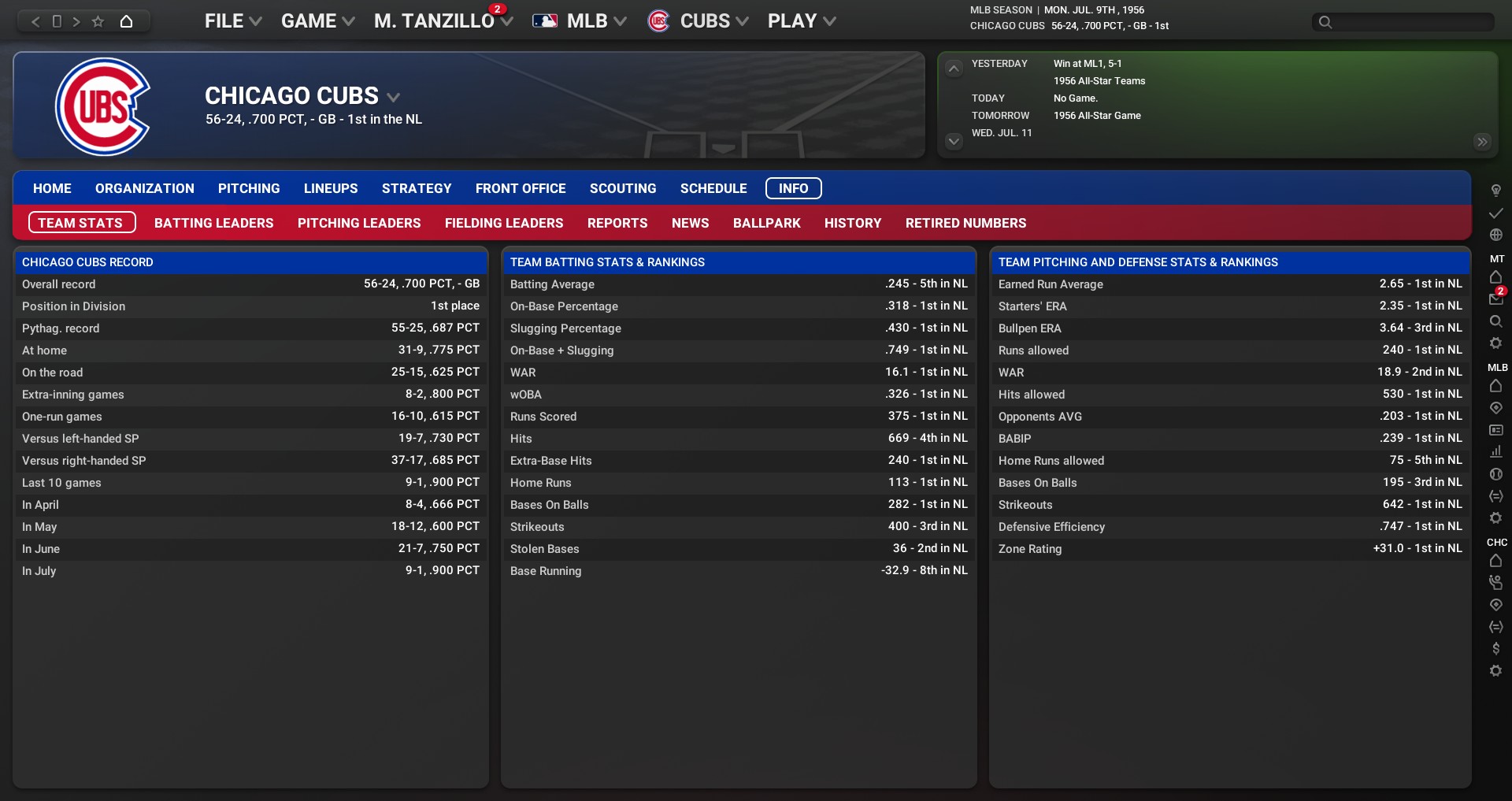Switch to the PITCHING tab
Viewport: 1512px width, 801px height.
coord(249,188)
